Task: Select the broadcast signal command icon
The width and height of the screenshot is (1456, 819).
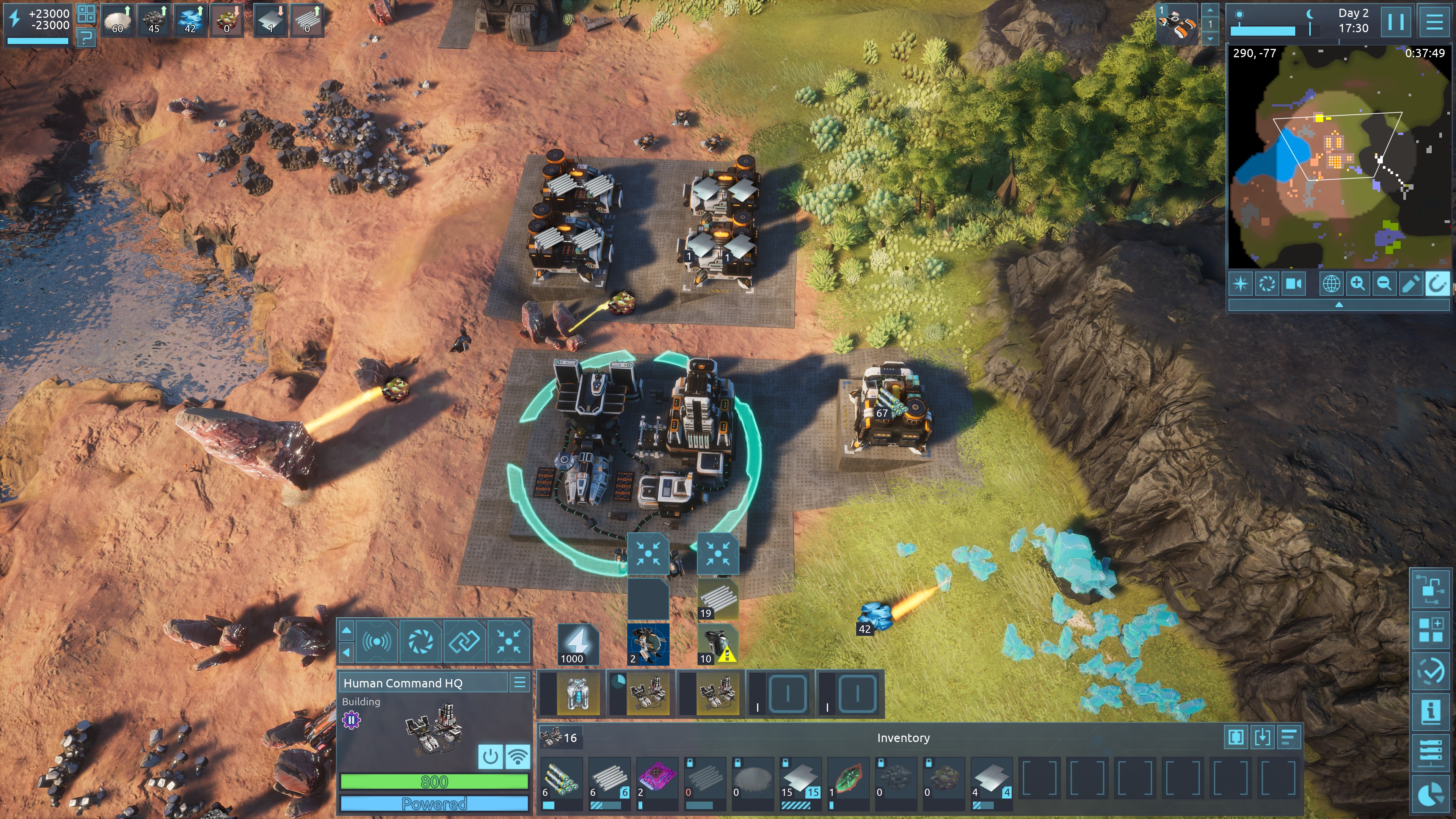Action: 377,642
